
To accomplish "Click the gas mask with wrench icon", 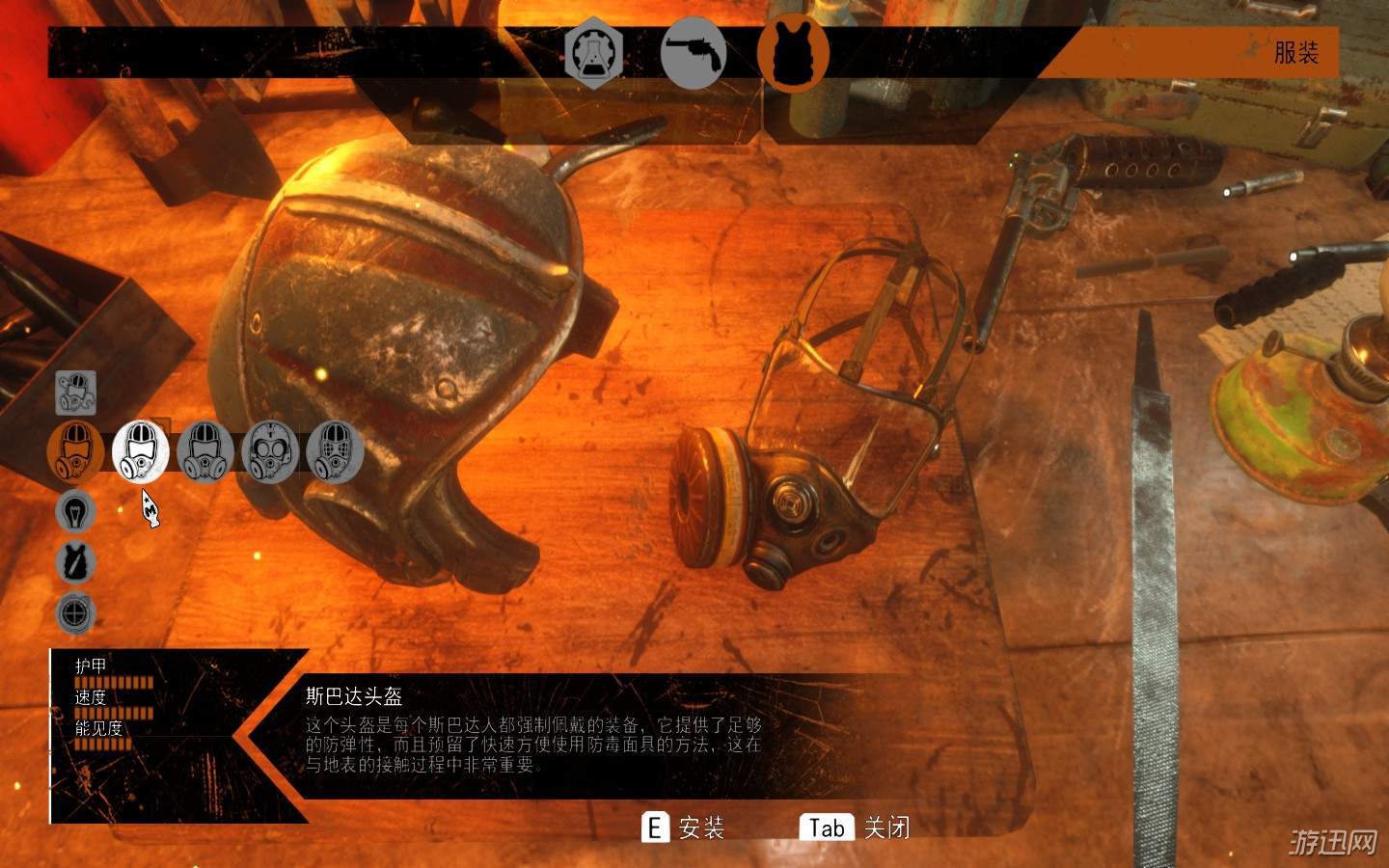I will coord(75,393).
